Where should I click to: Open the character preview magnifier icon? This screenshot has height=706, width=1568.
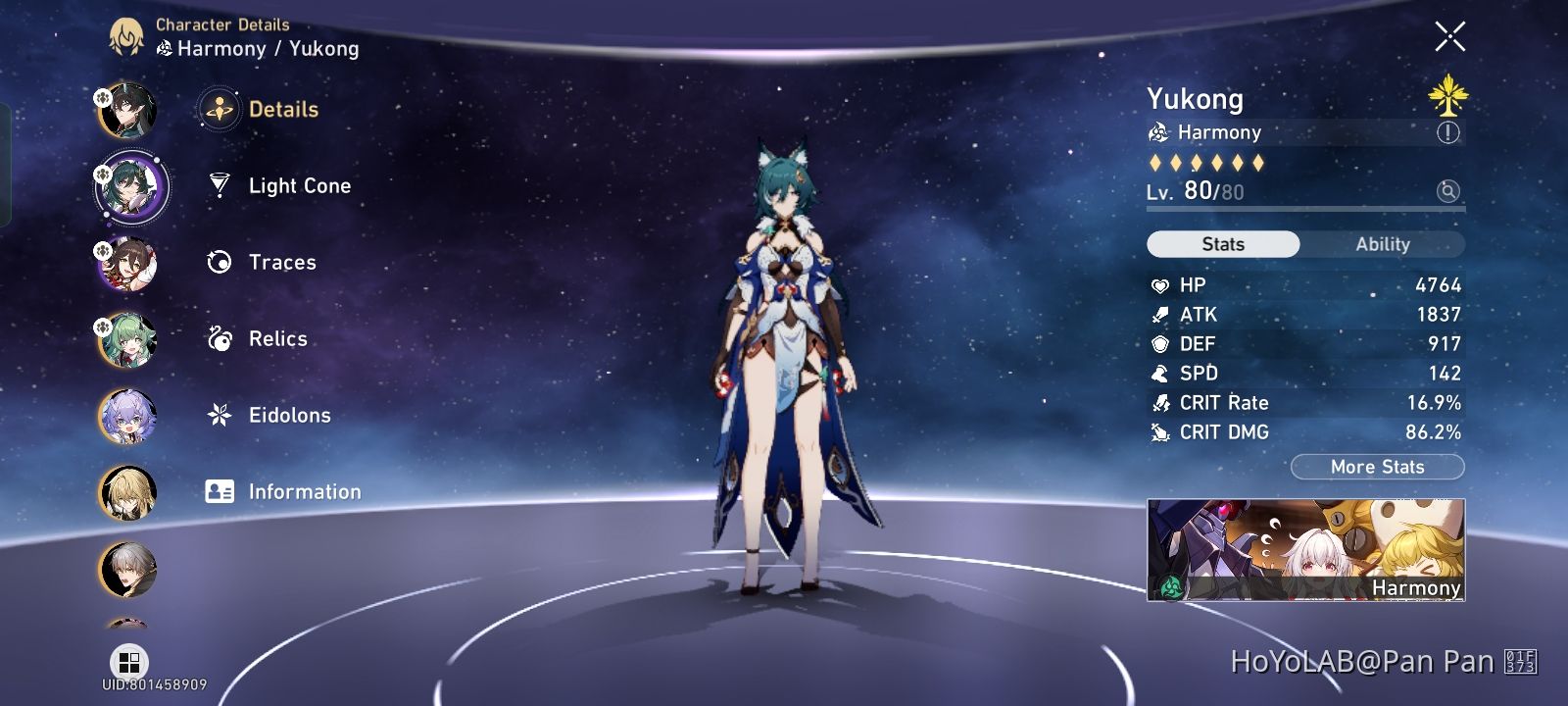click(x=1447, y=192)
